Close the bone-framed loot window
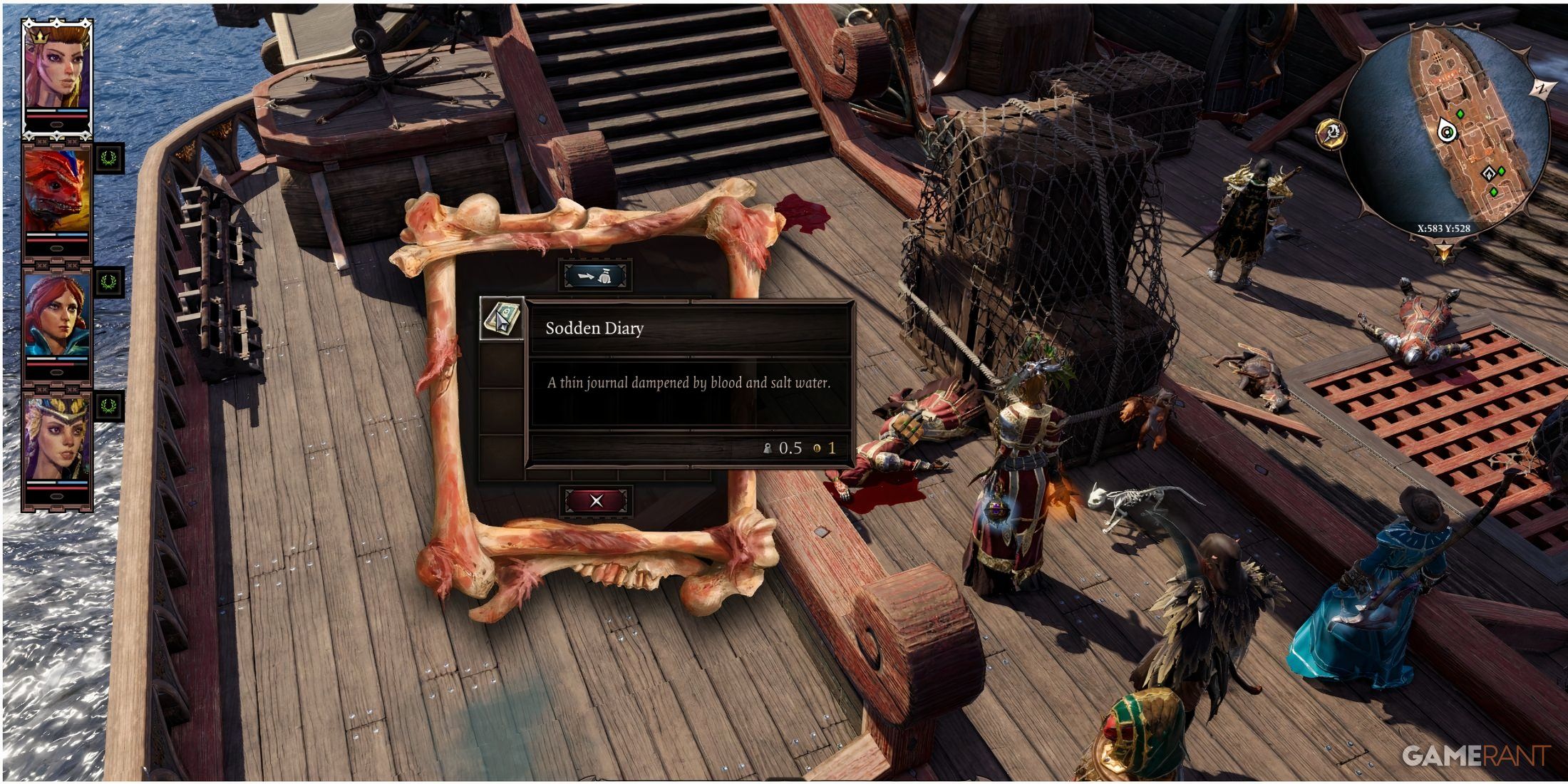 596,500
